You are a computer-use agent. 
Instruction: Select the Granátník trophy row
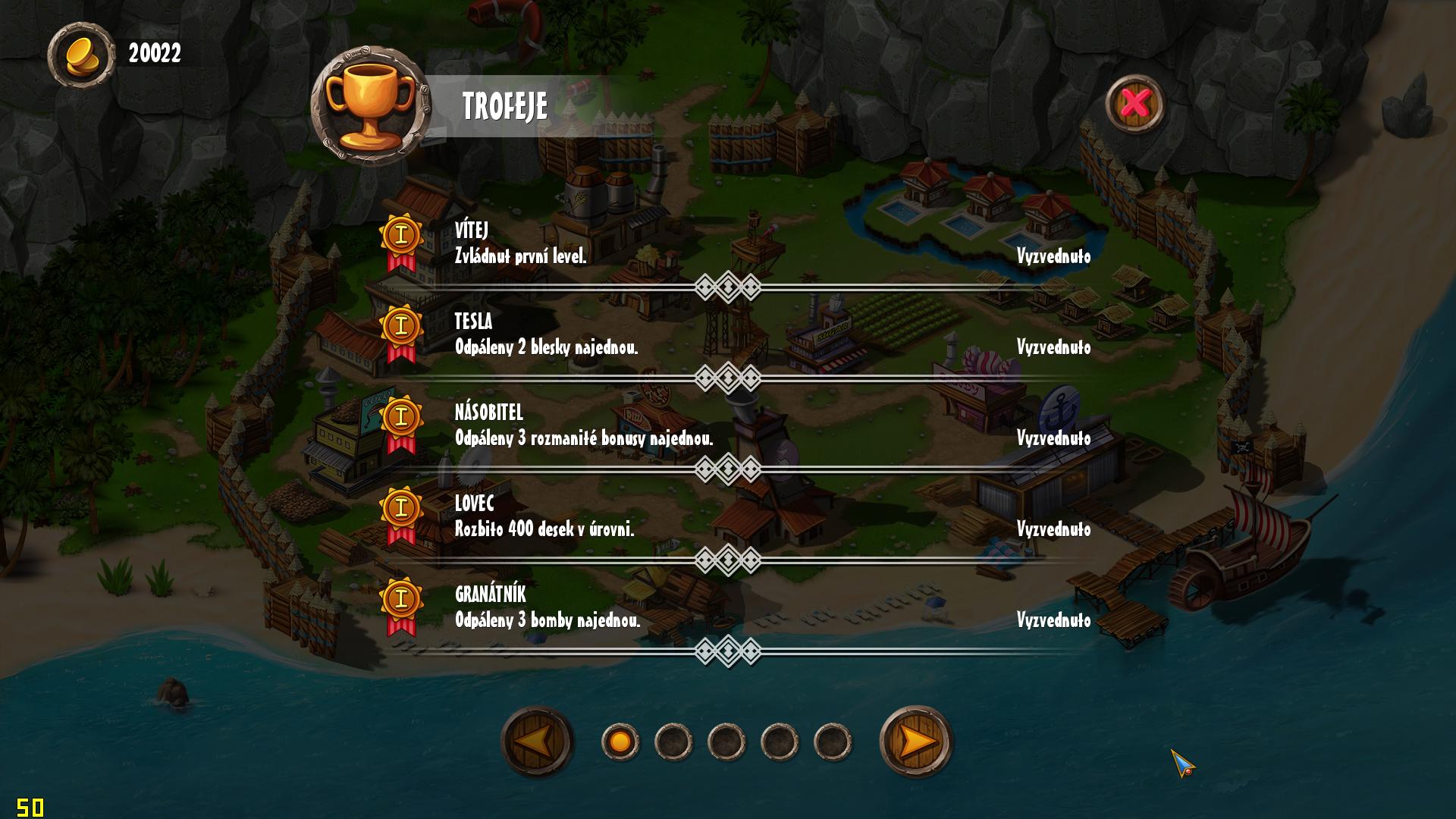pos(728,608)
